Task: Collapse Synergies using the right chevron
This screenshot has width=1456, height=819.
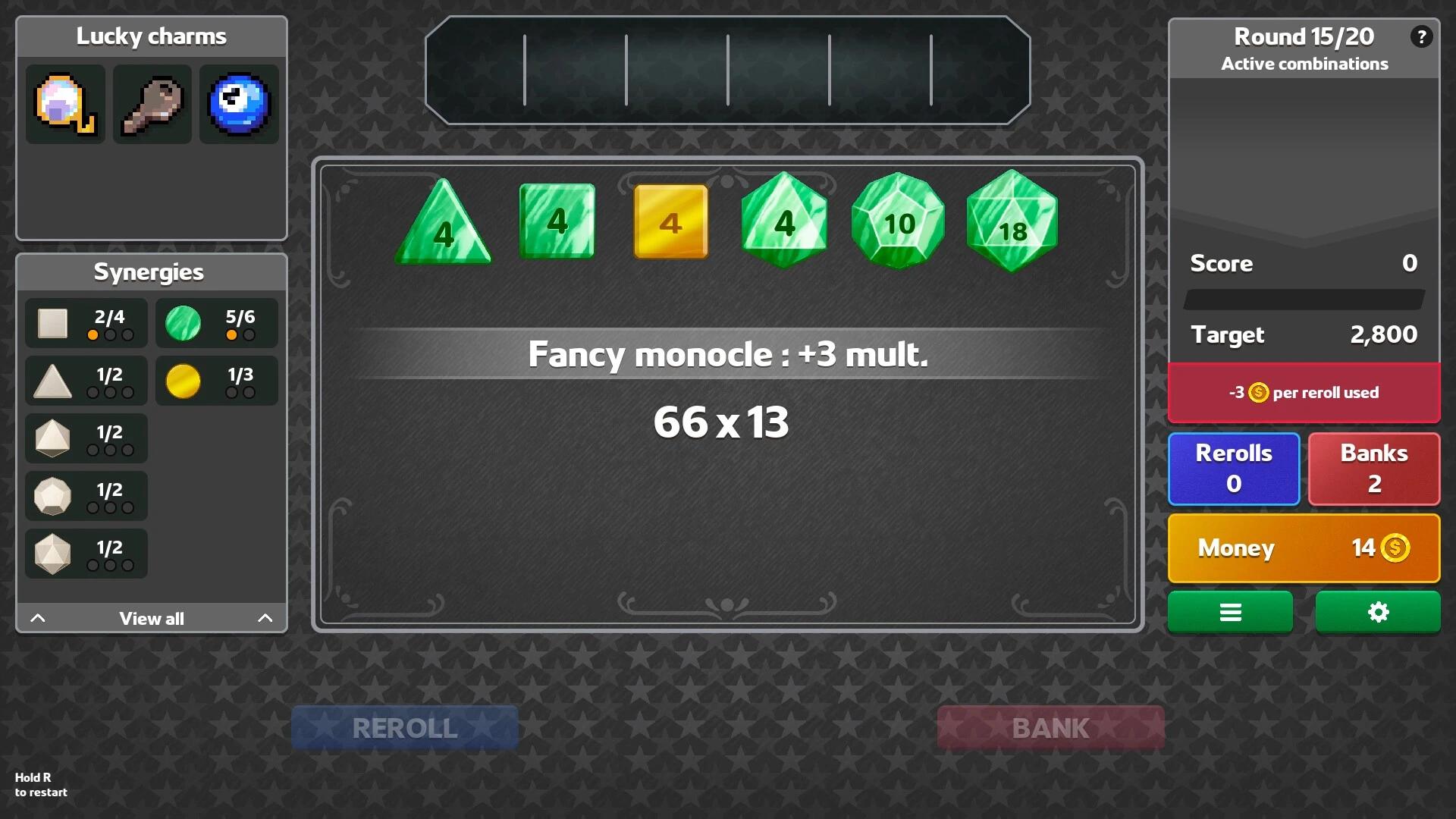Action: (x=265, y=617)
